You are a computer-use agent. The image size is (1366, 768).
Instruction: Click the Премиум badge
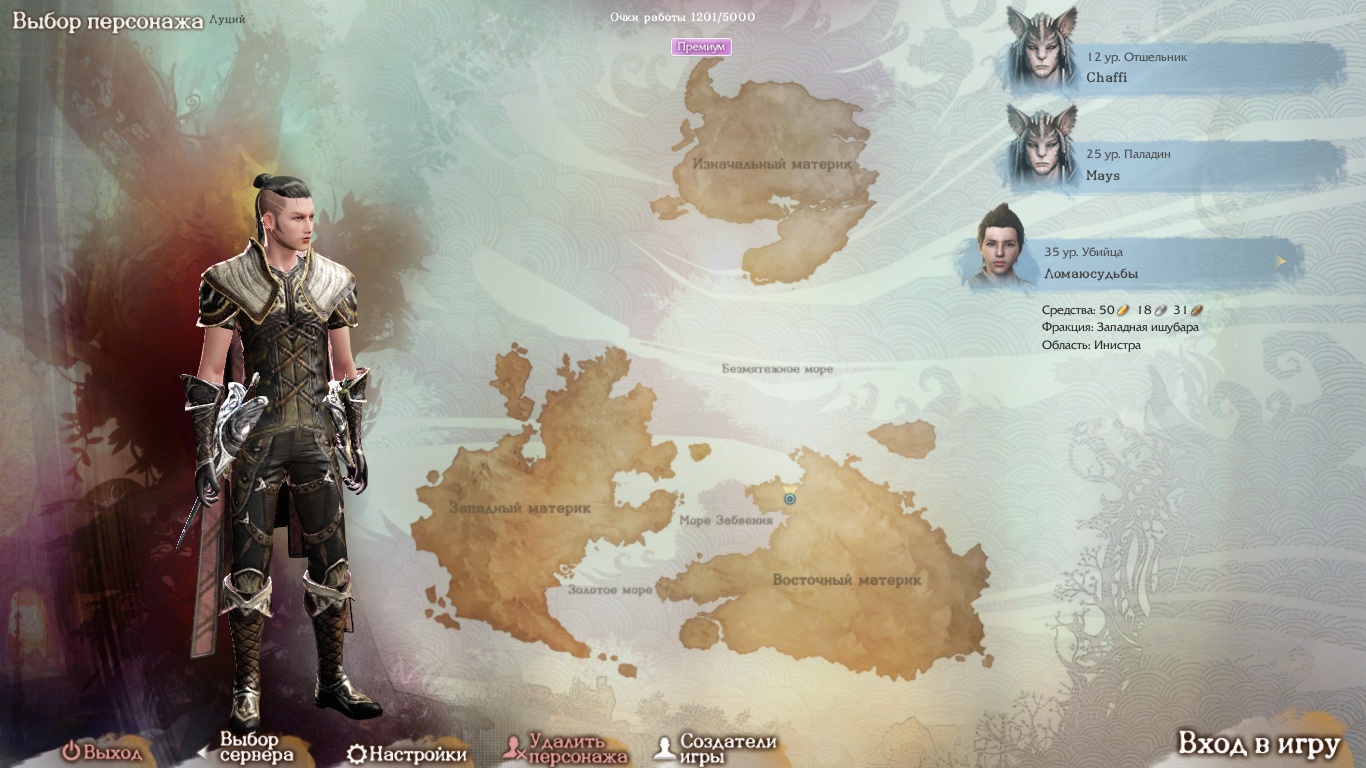point(701,47)
